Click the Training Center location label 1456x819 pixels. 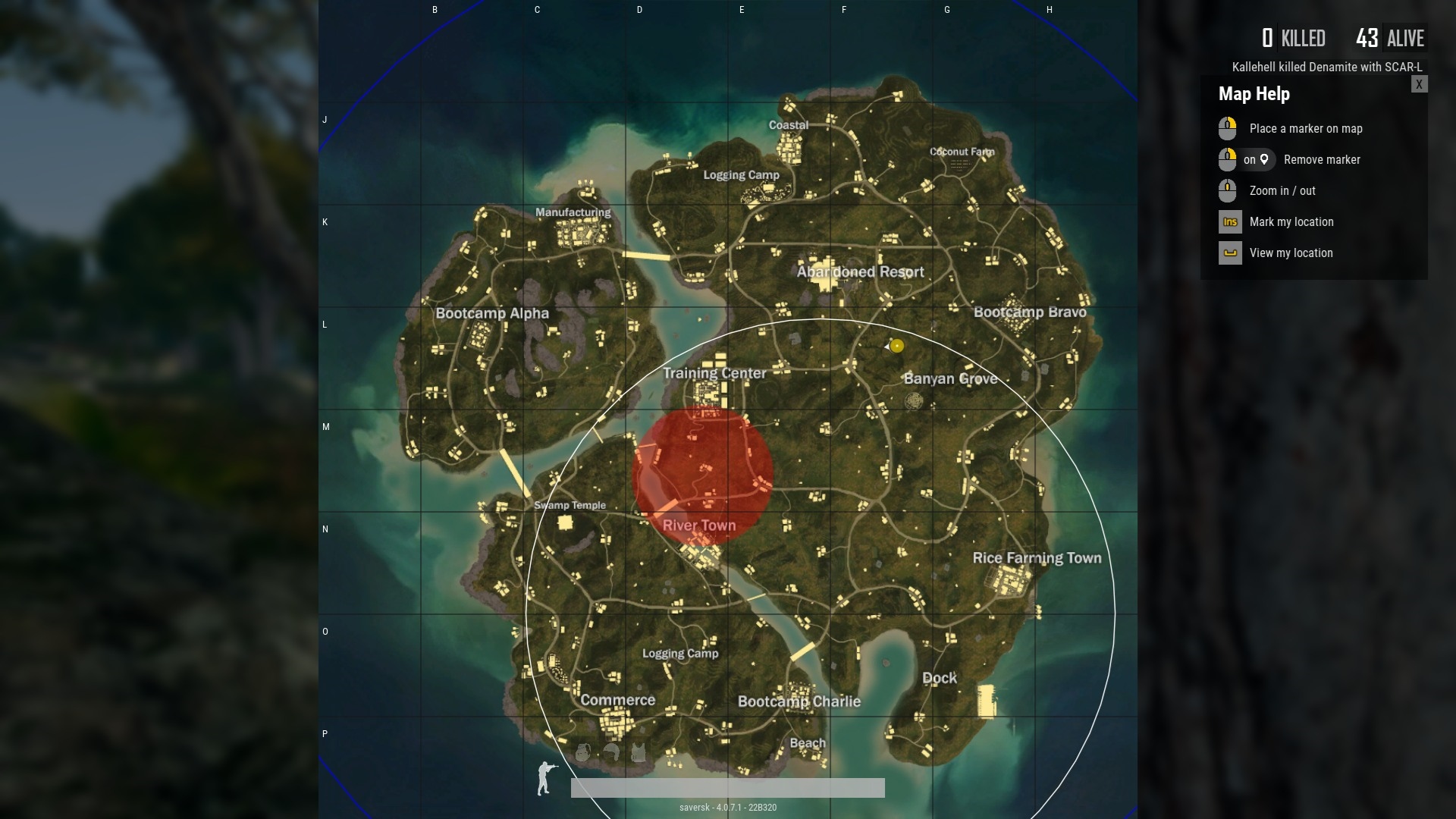coord(714,373)
